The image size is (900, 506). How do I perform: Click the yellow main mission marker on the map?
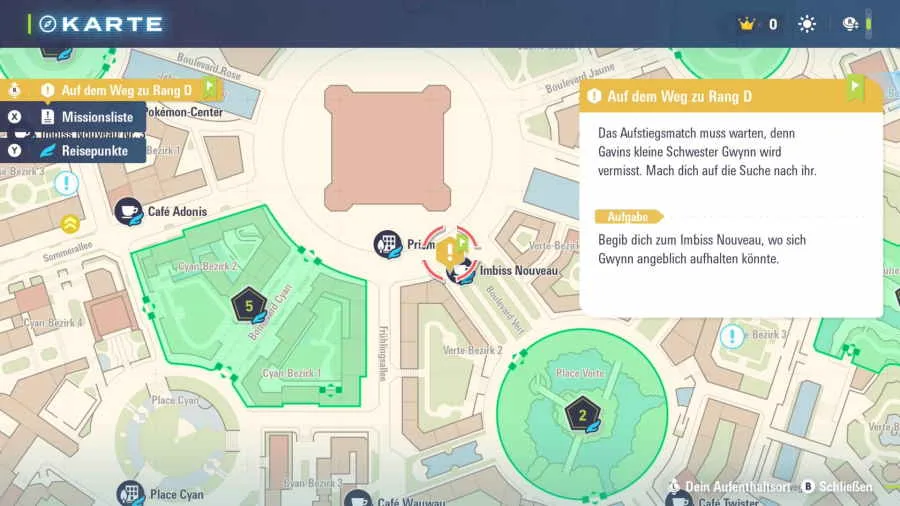tap(450, 250)
